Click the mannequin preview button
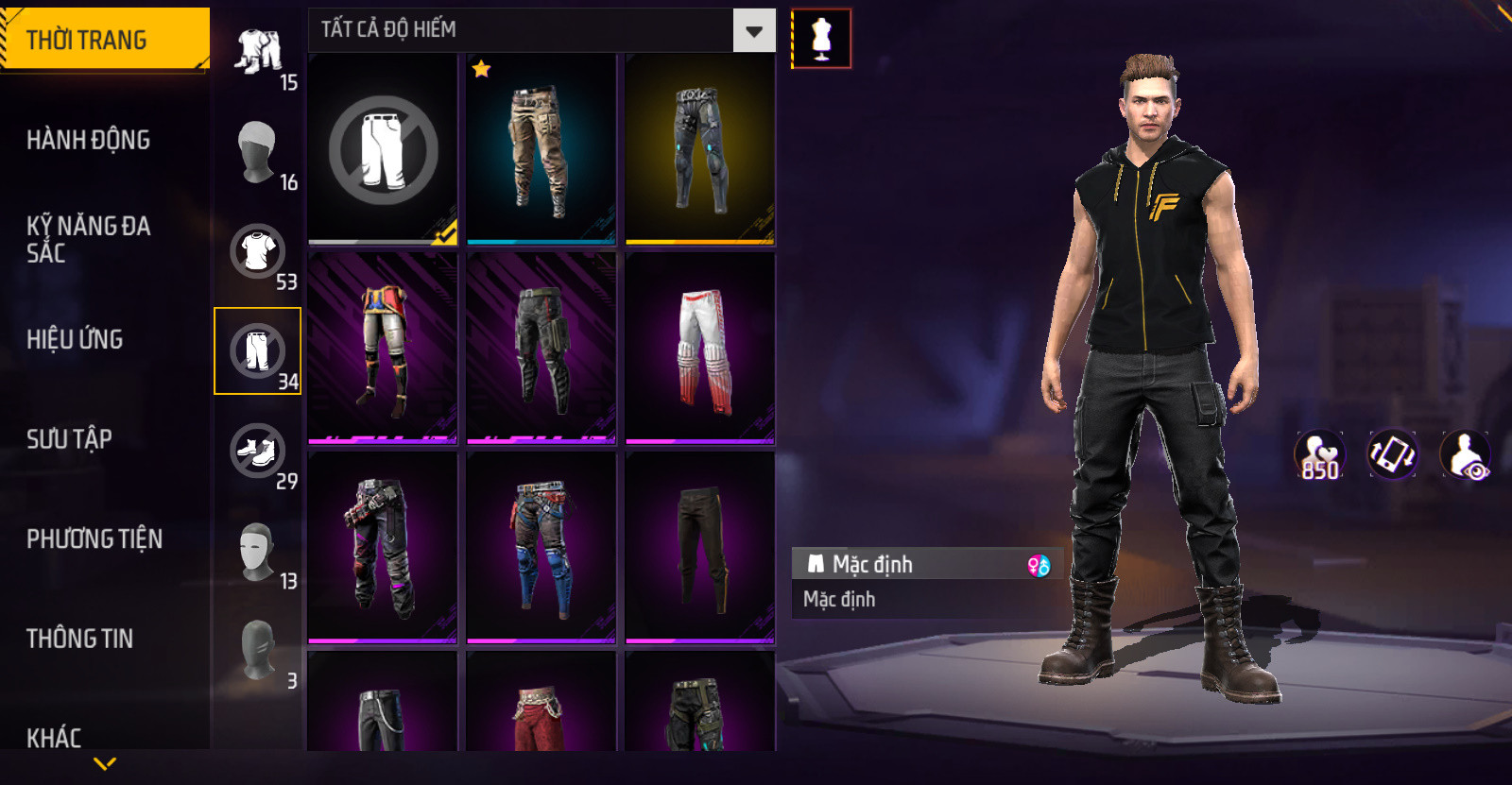Viewport: 1512px width, 785px height. [821, 39]
